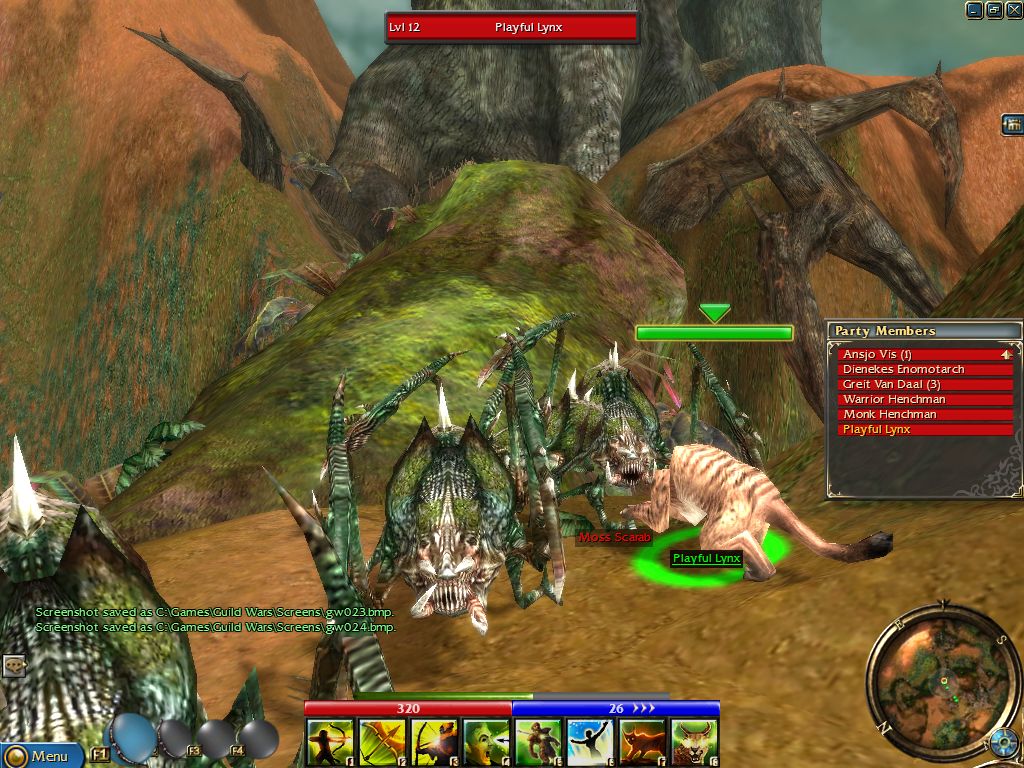Use the ranger stance skill in slot five

538,743
